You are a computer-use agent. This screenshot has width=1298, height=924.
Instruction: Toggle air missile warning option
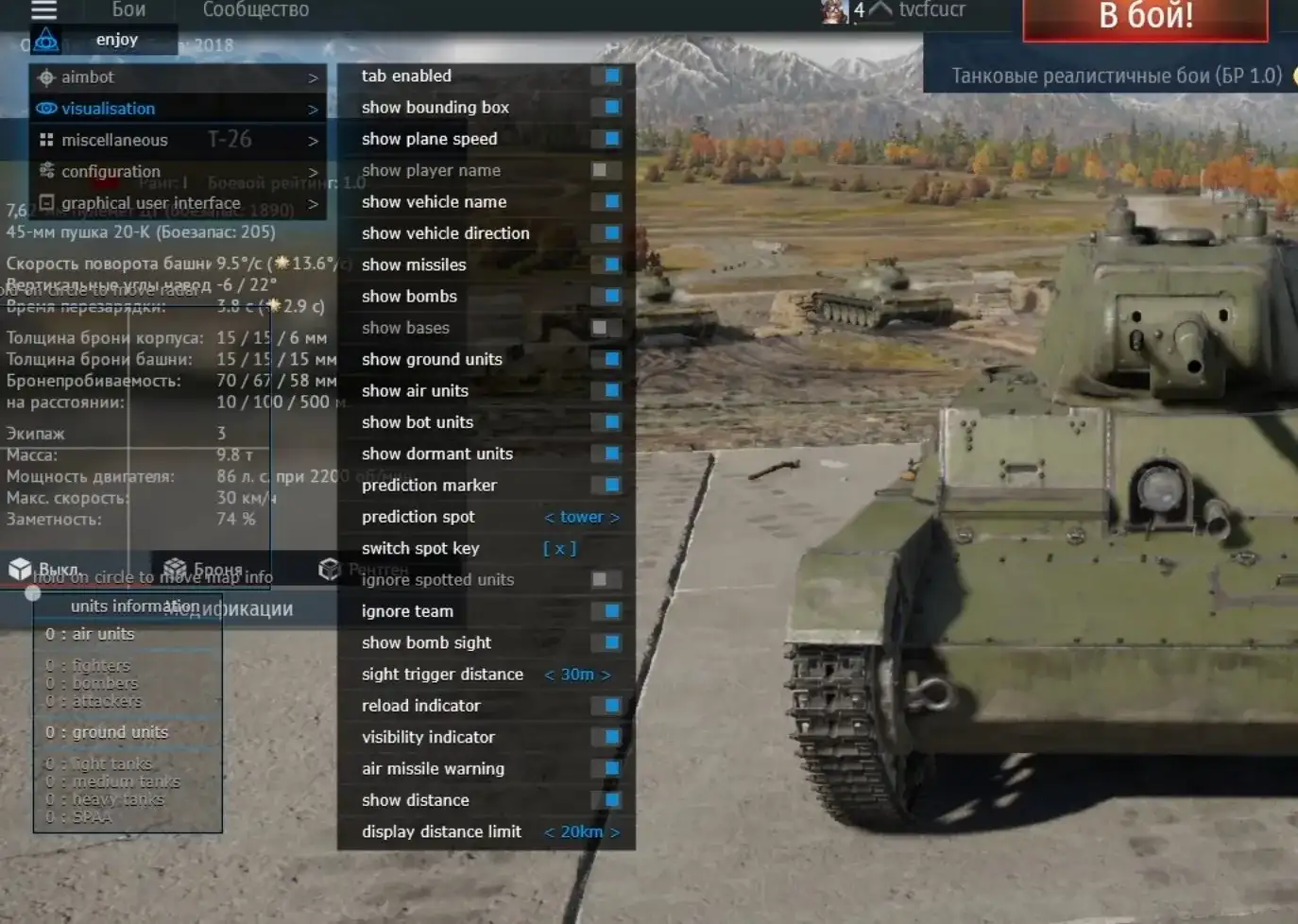click(x=611, y=768)
